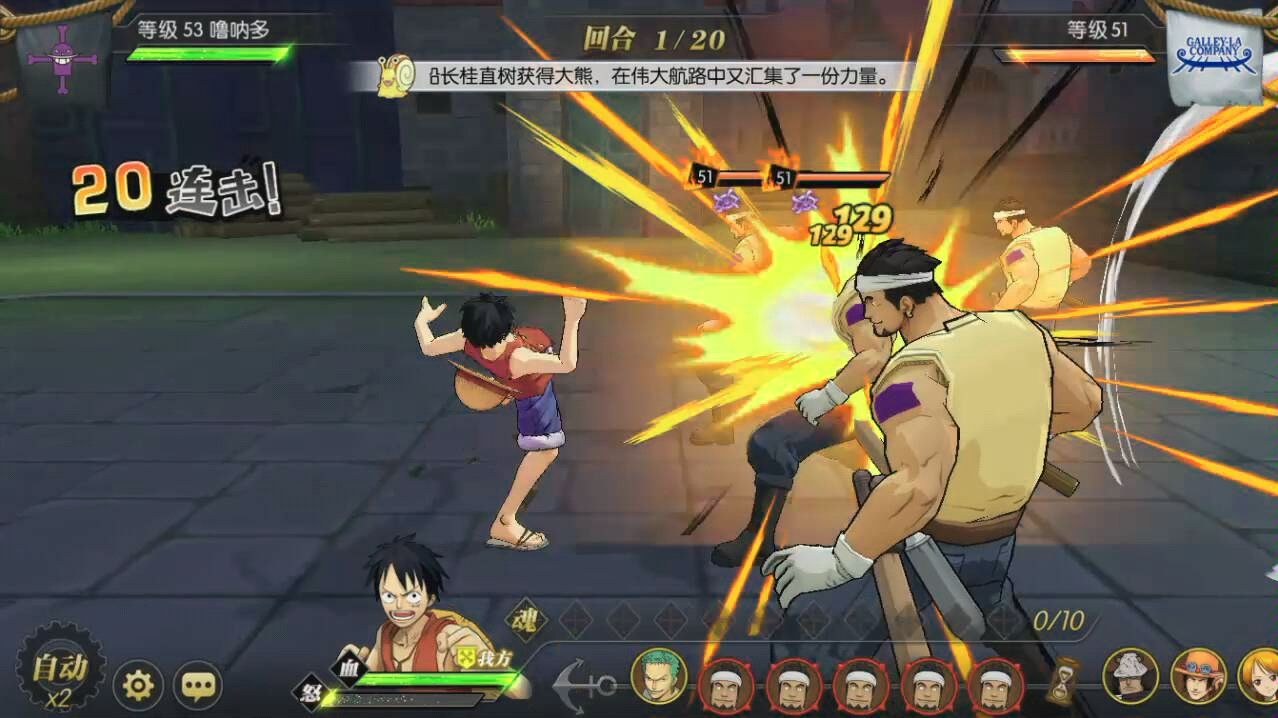This screenshot has width=1278, height=718.
Task: Tap the yellow snail announcement icon
Action: (395, 77)
